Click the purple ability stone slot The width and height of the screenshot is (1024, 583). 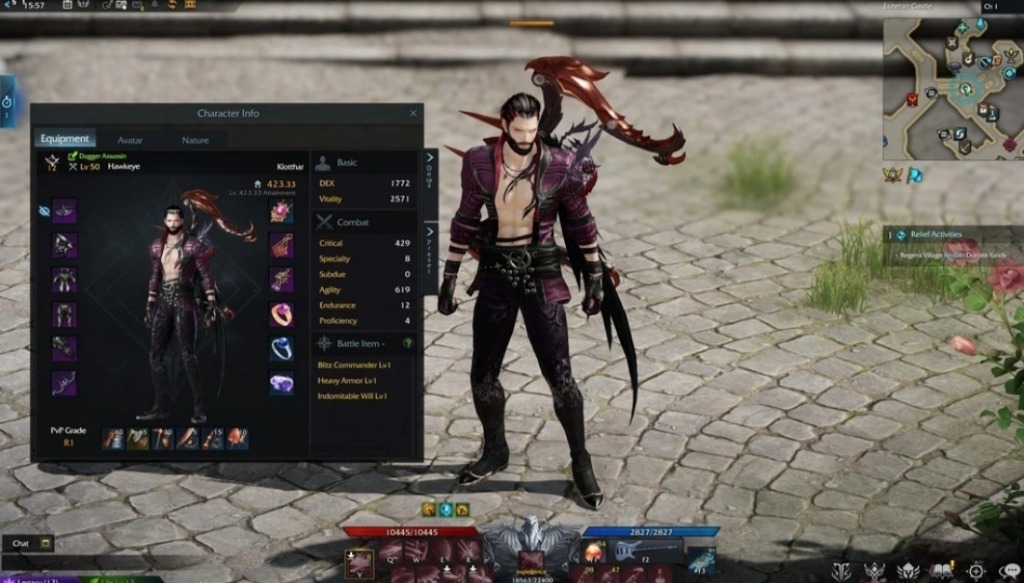[282, 382]
